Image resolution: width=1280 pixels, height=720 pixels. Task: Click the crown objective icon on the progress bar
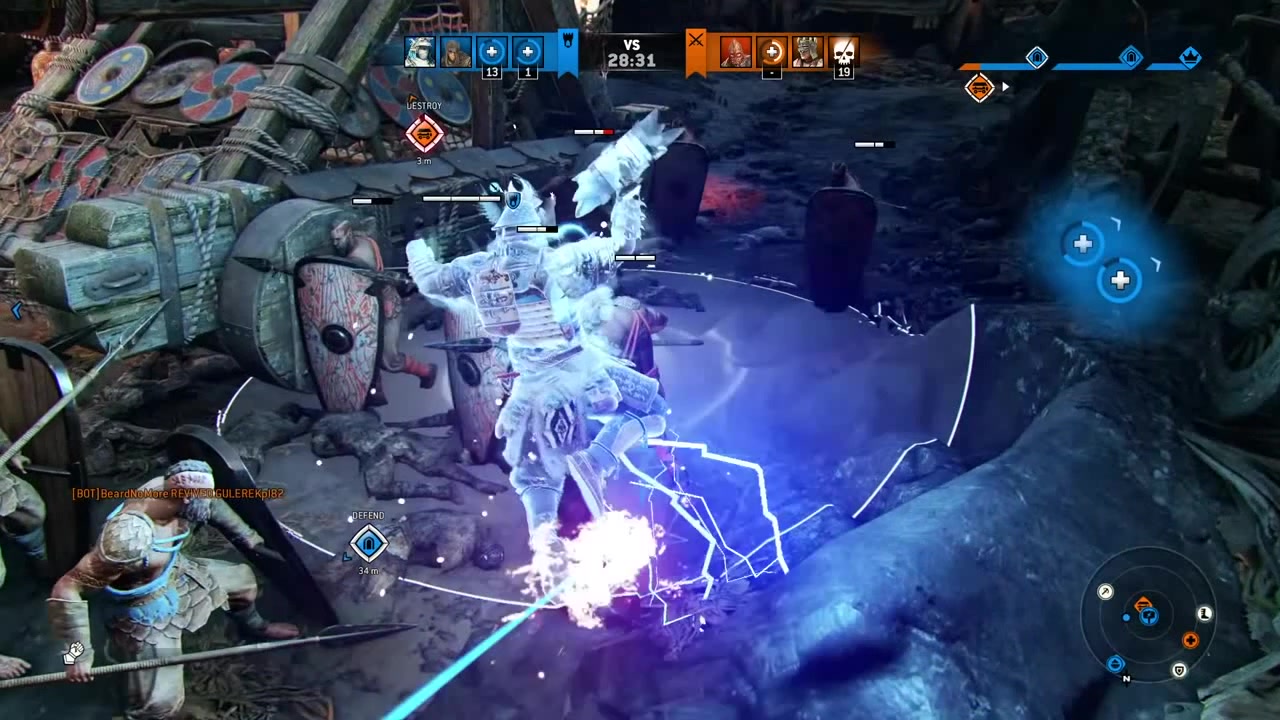(x=1191, y=57)
